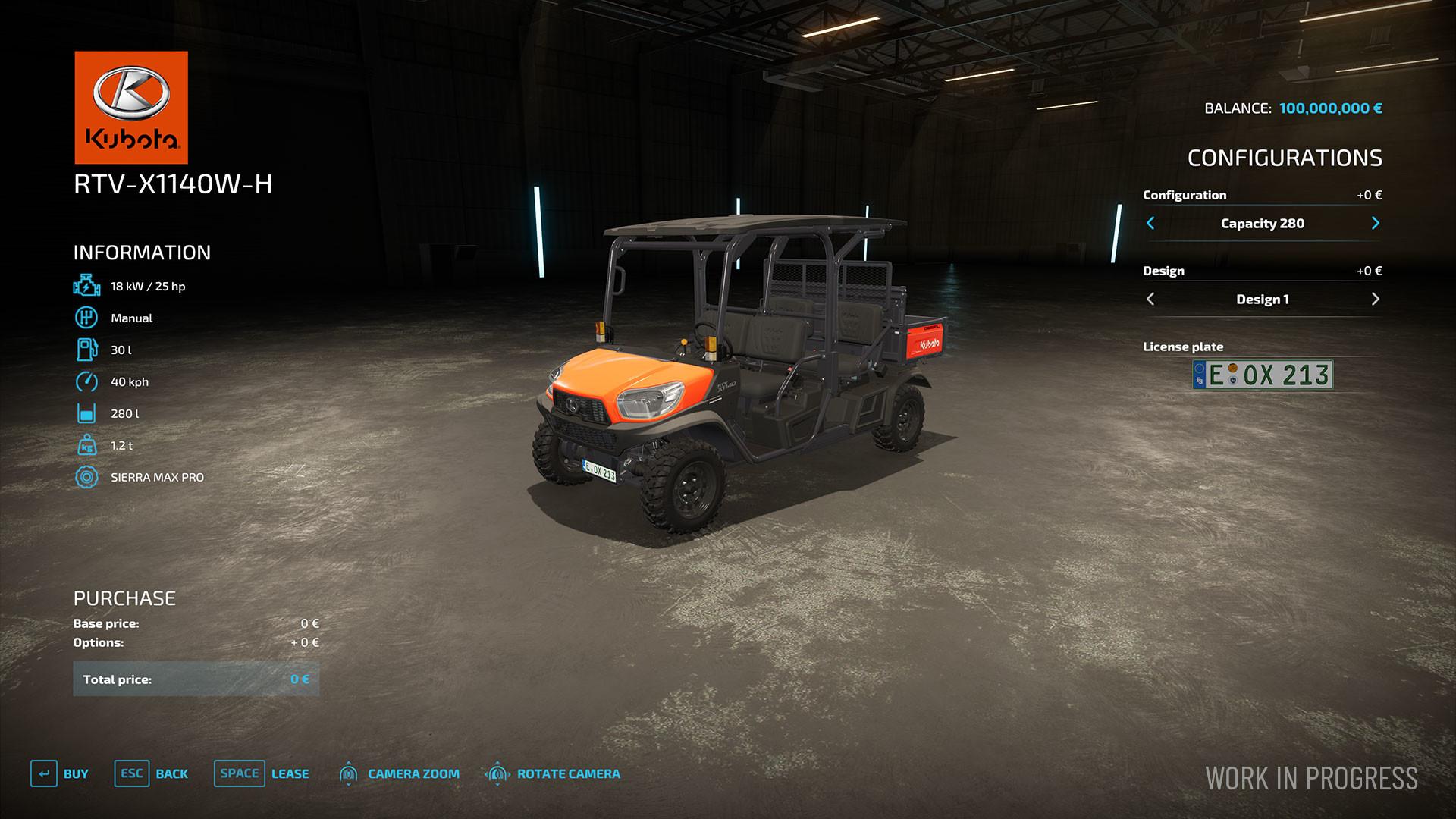Select Design 1 in the Design selector
The image size is (1456, 819).
(x=1262, y=299)
